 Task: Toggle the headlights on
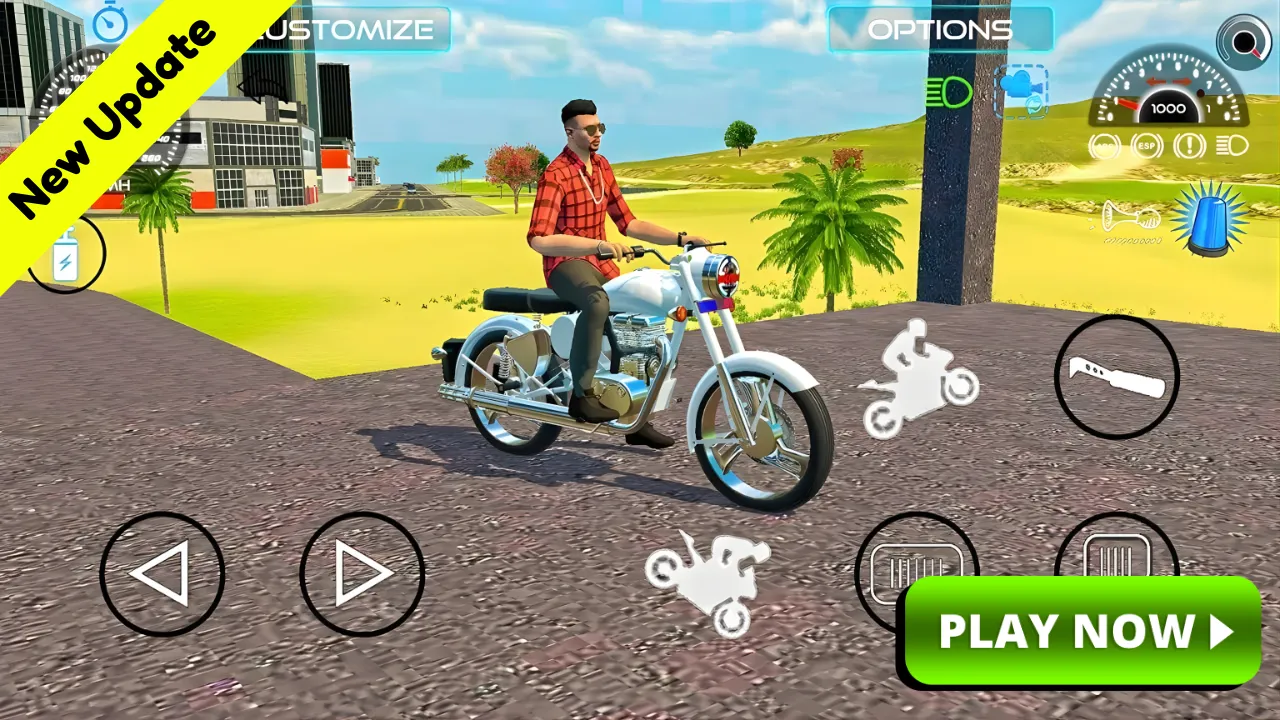948,92
